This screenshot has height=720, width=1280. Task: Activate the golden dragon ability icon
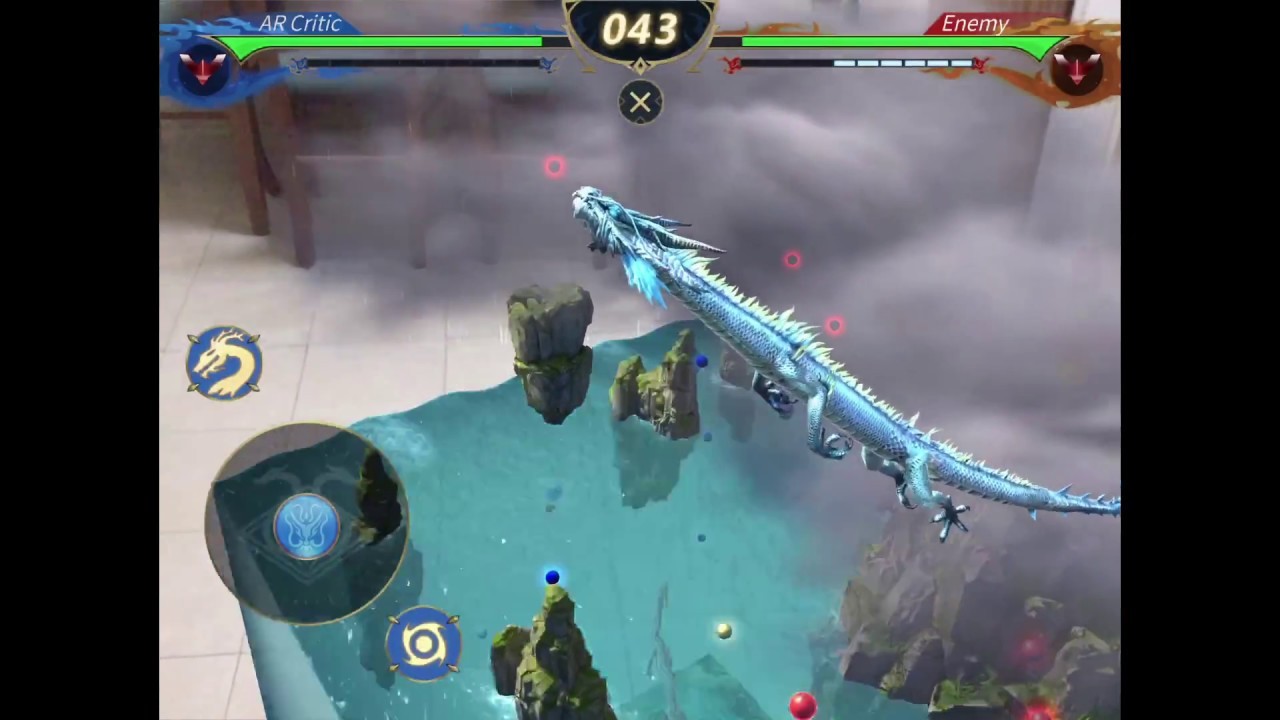pos(224,362)
